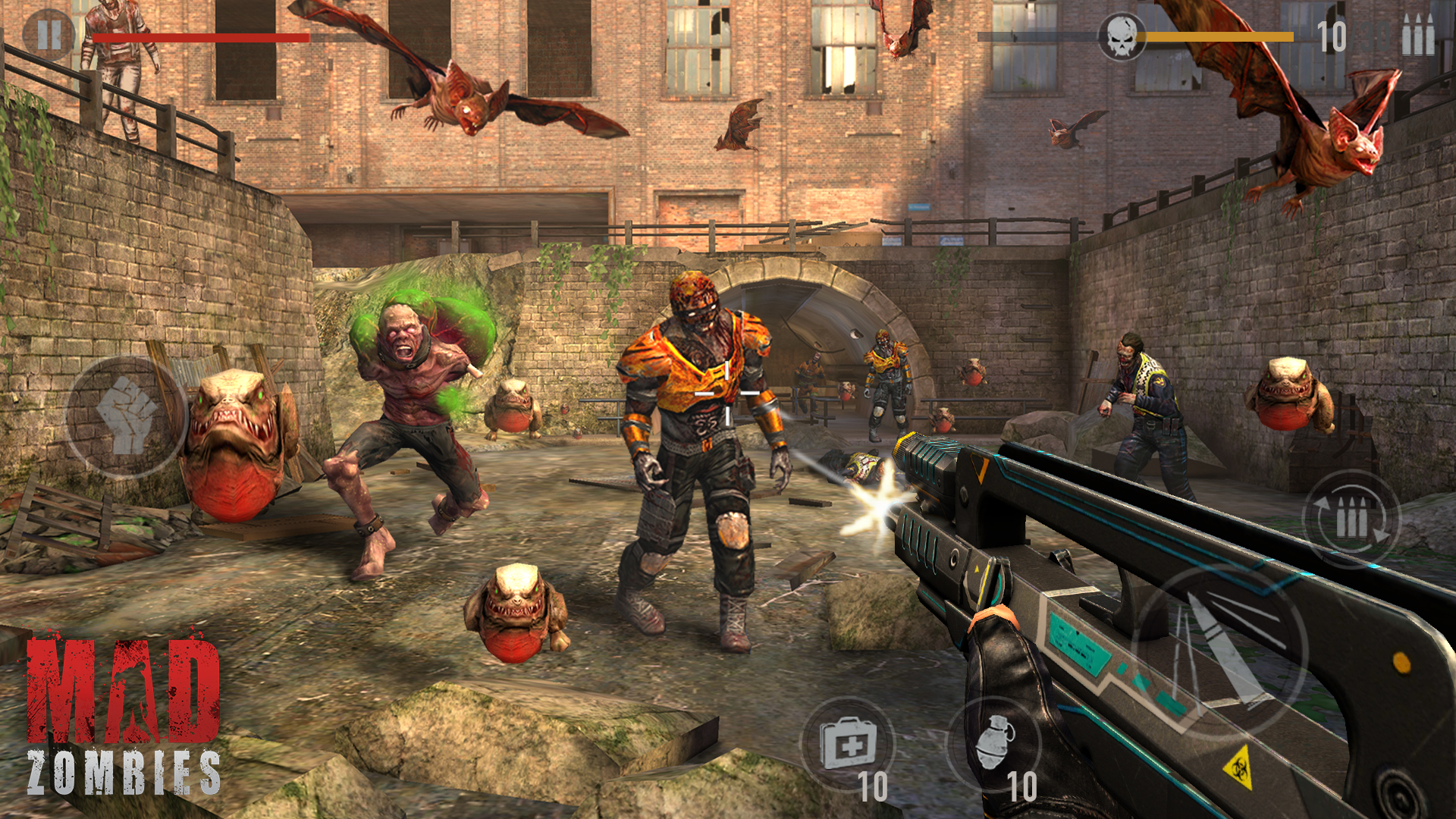1456x819 pixels.
Task: Throw a grenade
Action: (994, 744)
